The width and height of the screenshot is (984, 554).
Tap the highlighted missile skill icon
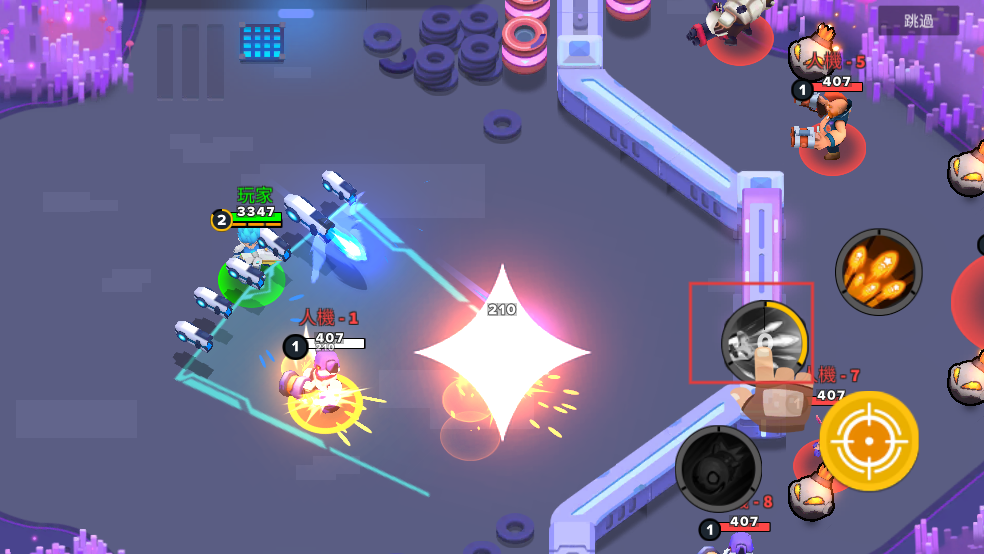(764, 341)
